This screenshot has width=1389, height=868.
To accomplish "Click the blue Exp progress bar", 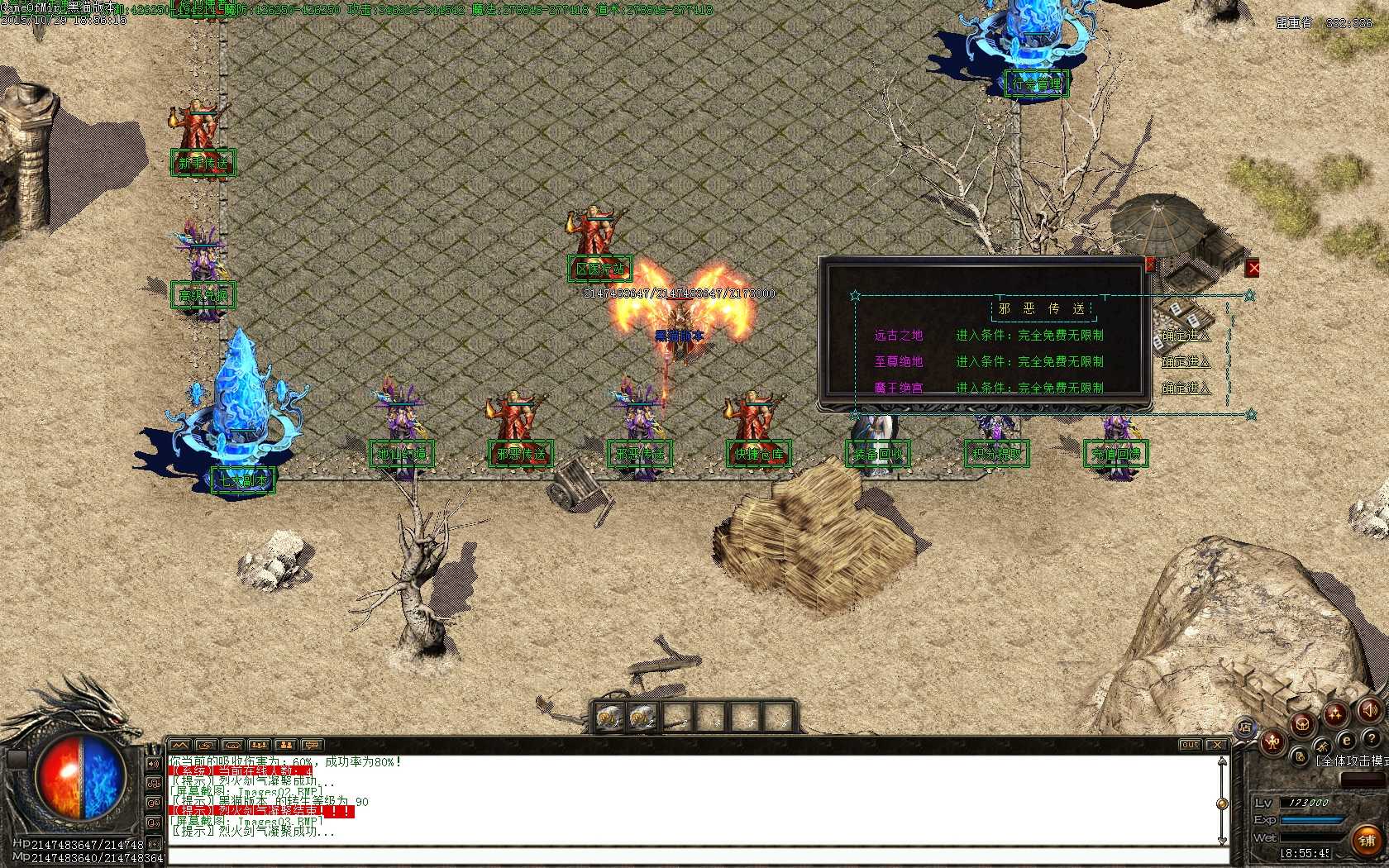I will pos(1311,819).
